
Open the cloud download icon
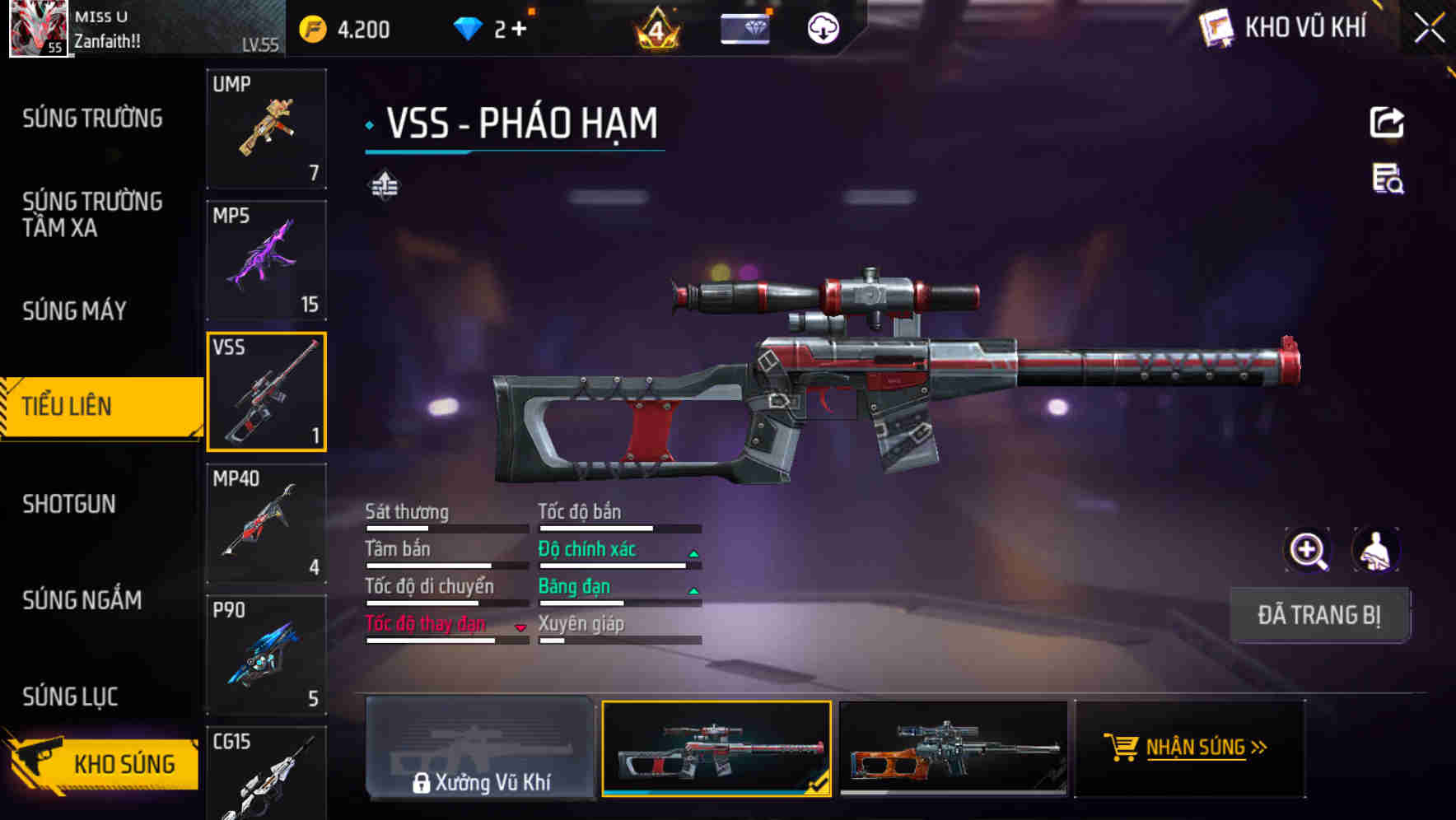click(x=820, y=27)
